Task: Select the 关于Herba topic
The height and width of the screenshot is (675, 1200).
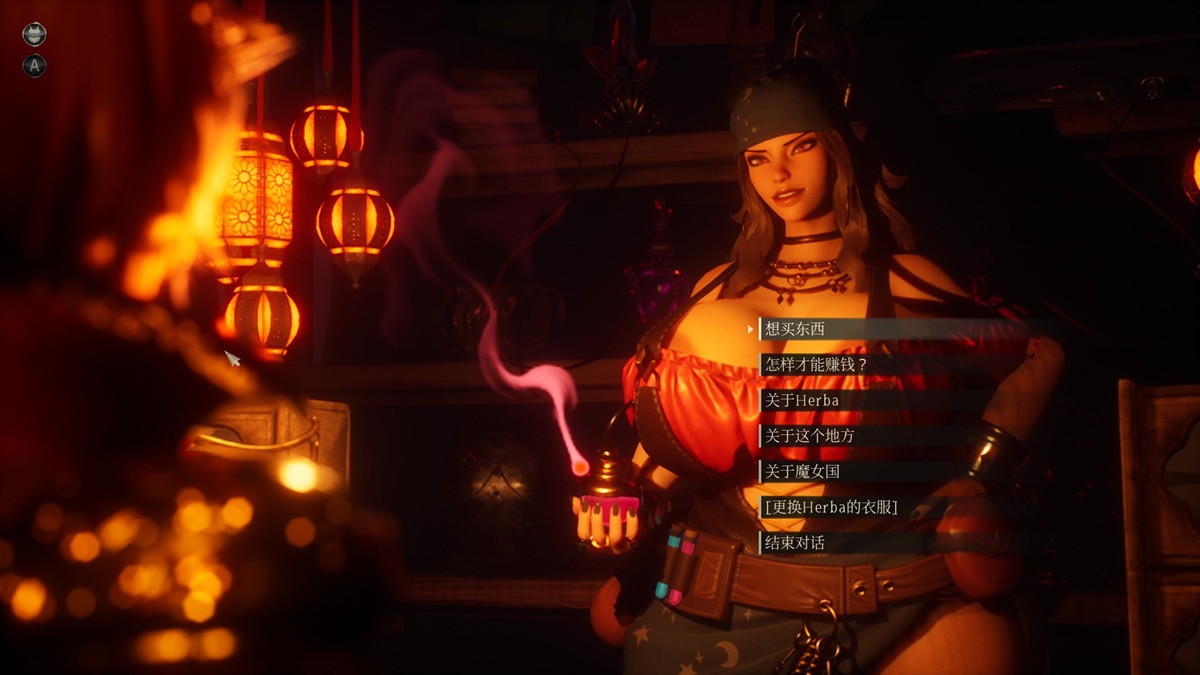Action: tap(801, 400)
